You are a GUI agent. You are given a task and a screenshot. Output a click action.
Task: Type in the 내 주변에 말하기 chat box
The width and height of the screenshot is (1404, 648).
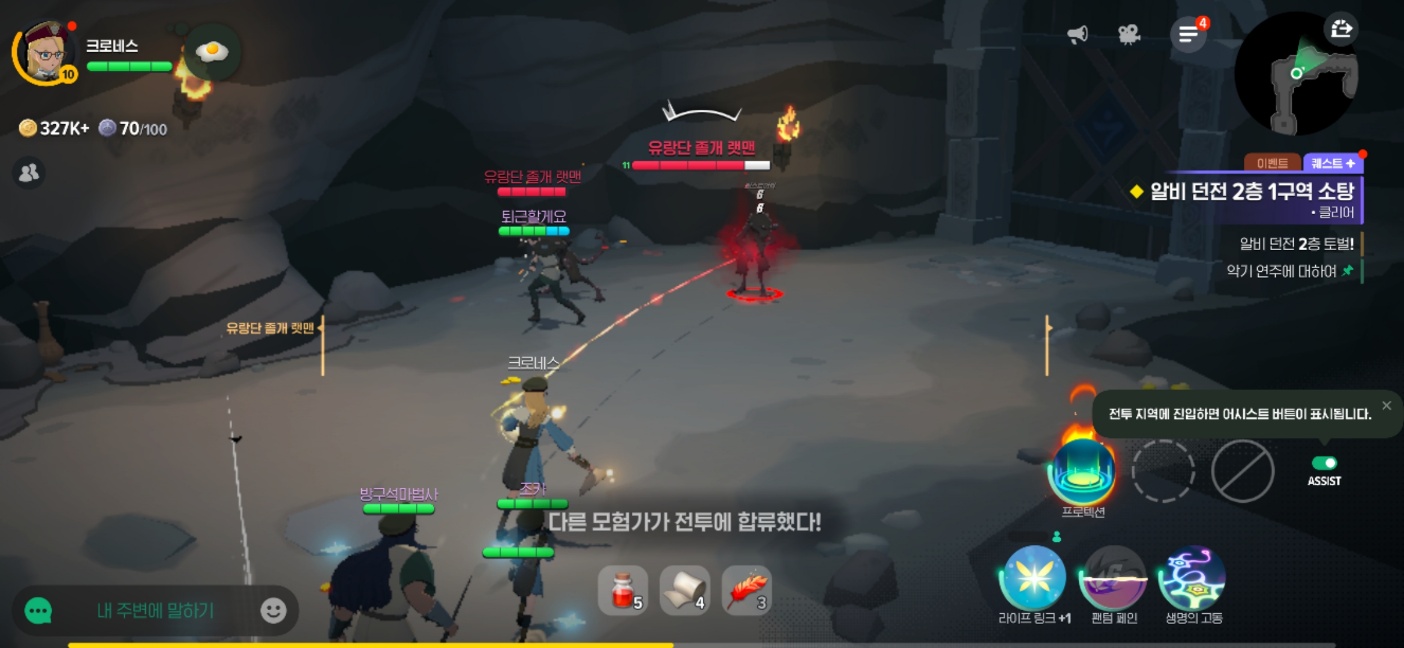coord(155,610)
